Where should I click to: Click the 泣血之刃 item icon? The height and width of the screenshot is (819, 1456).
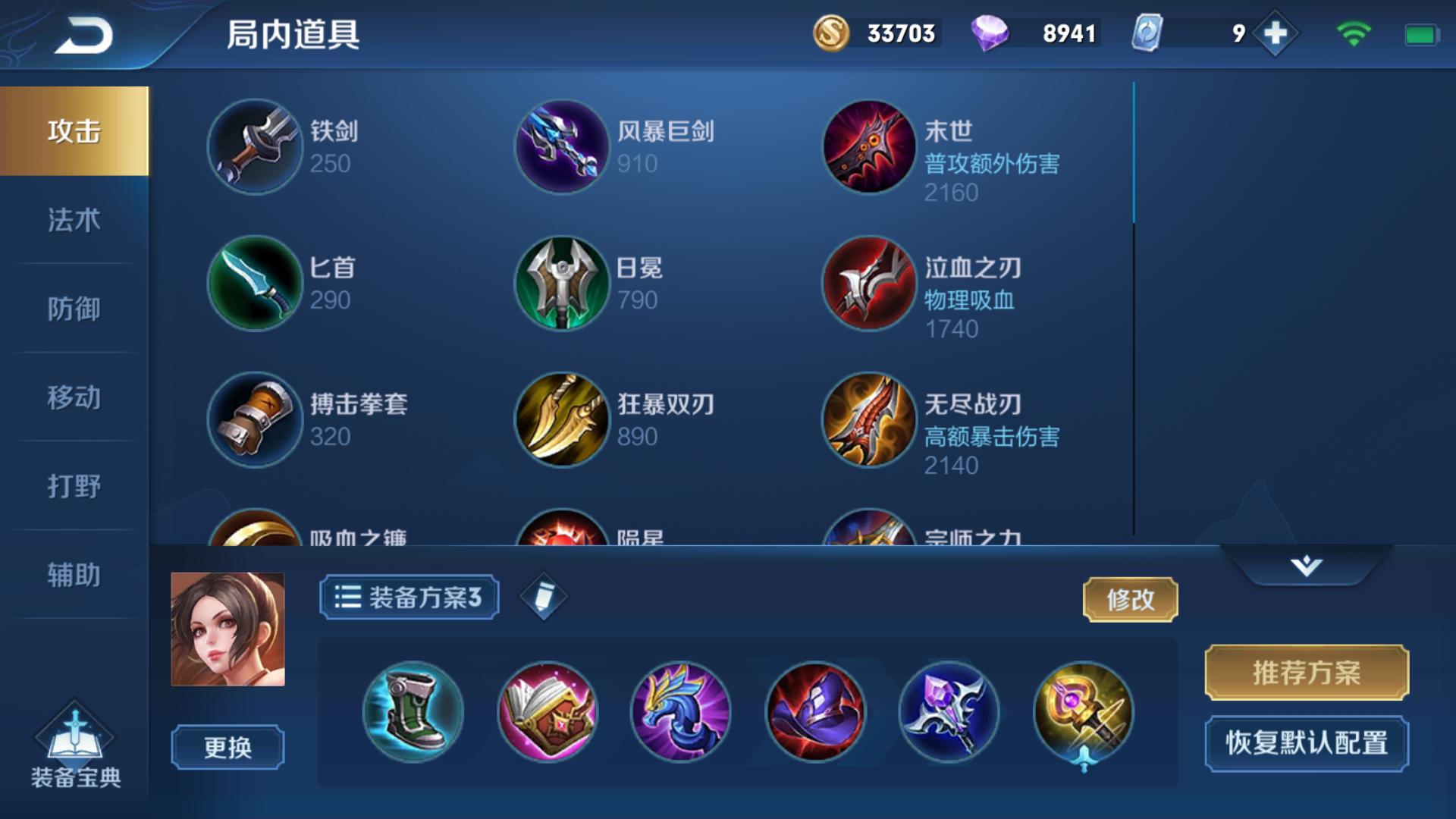[x=870, y=282]
